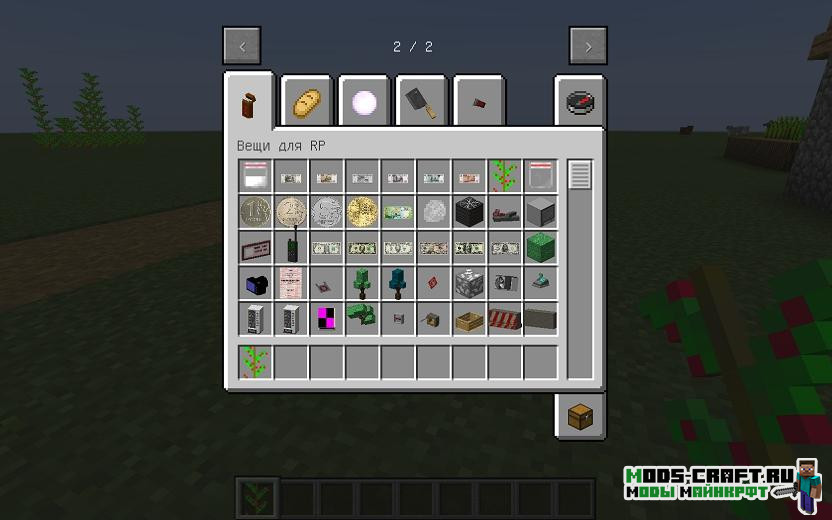Choose the wooden crate item
Screen dimensions: 832x520
(x=469, y=319)
